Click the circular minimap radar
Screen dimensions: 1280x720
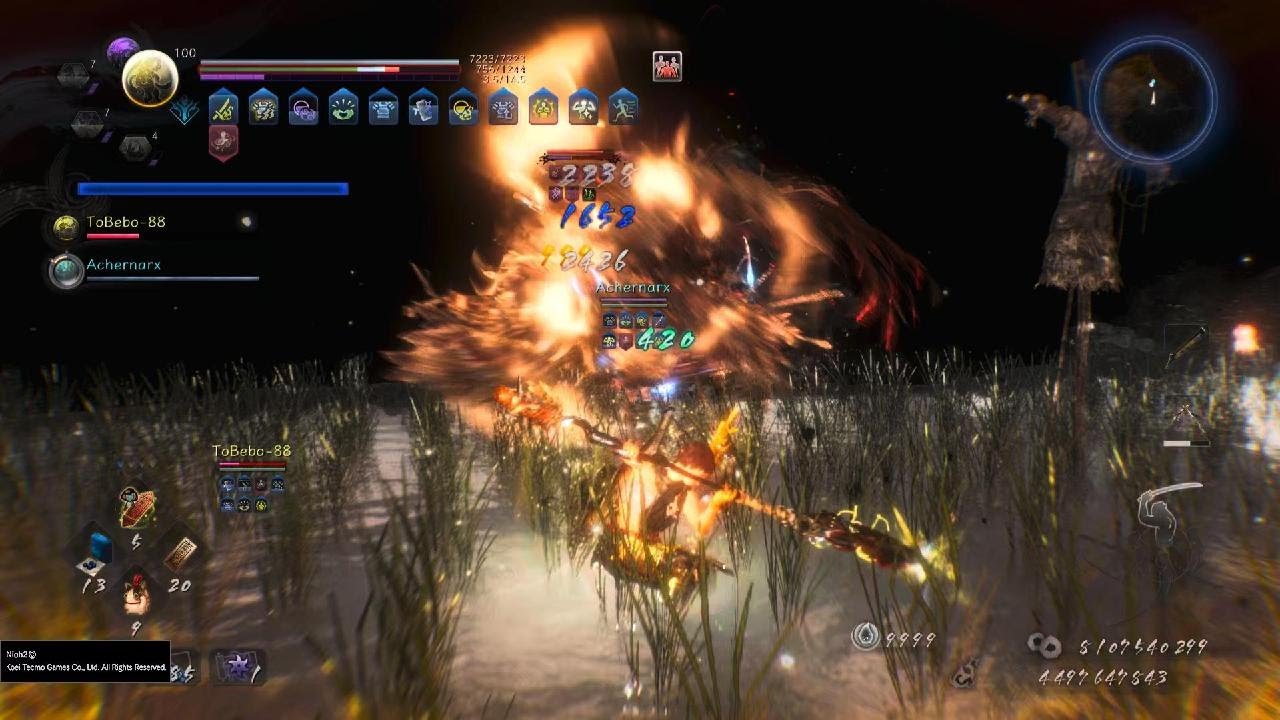point(1153,98)
